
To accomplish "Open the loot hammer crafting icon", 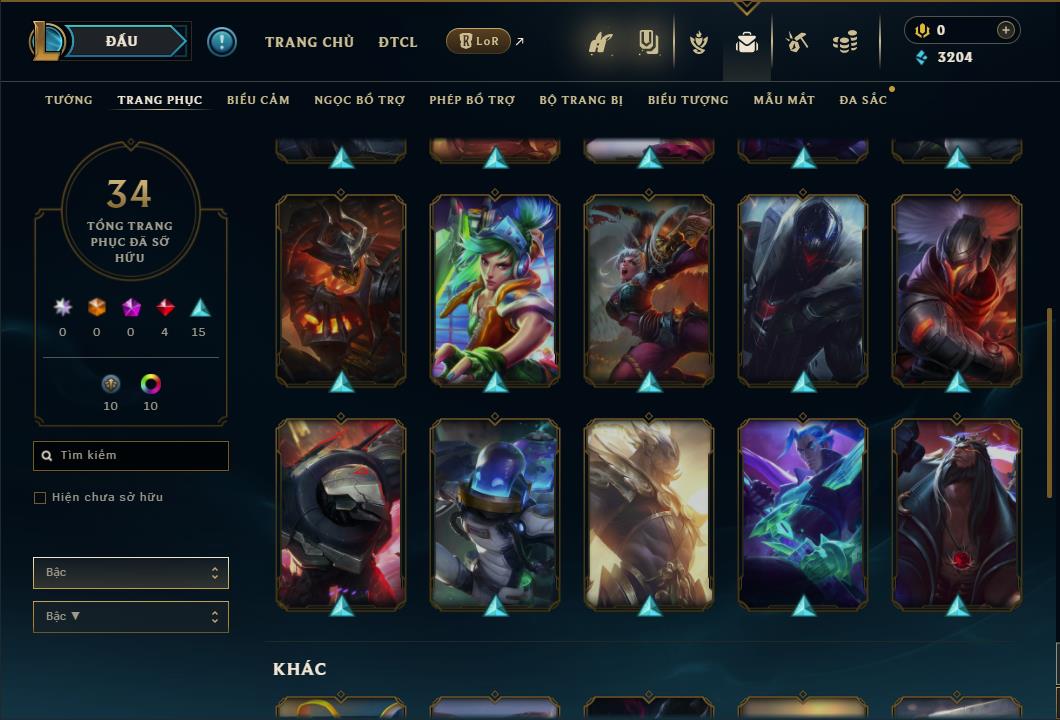I will click(797, 42).
